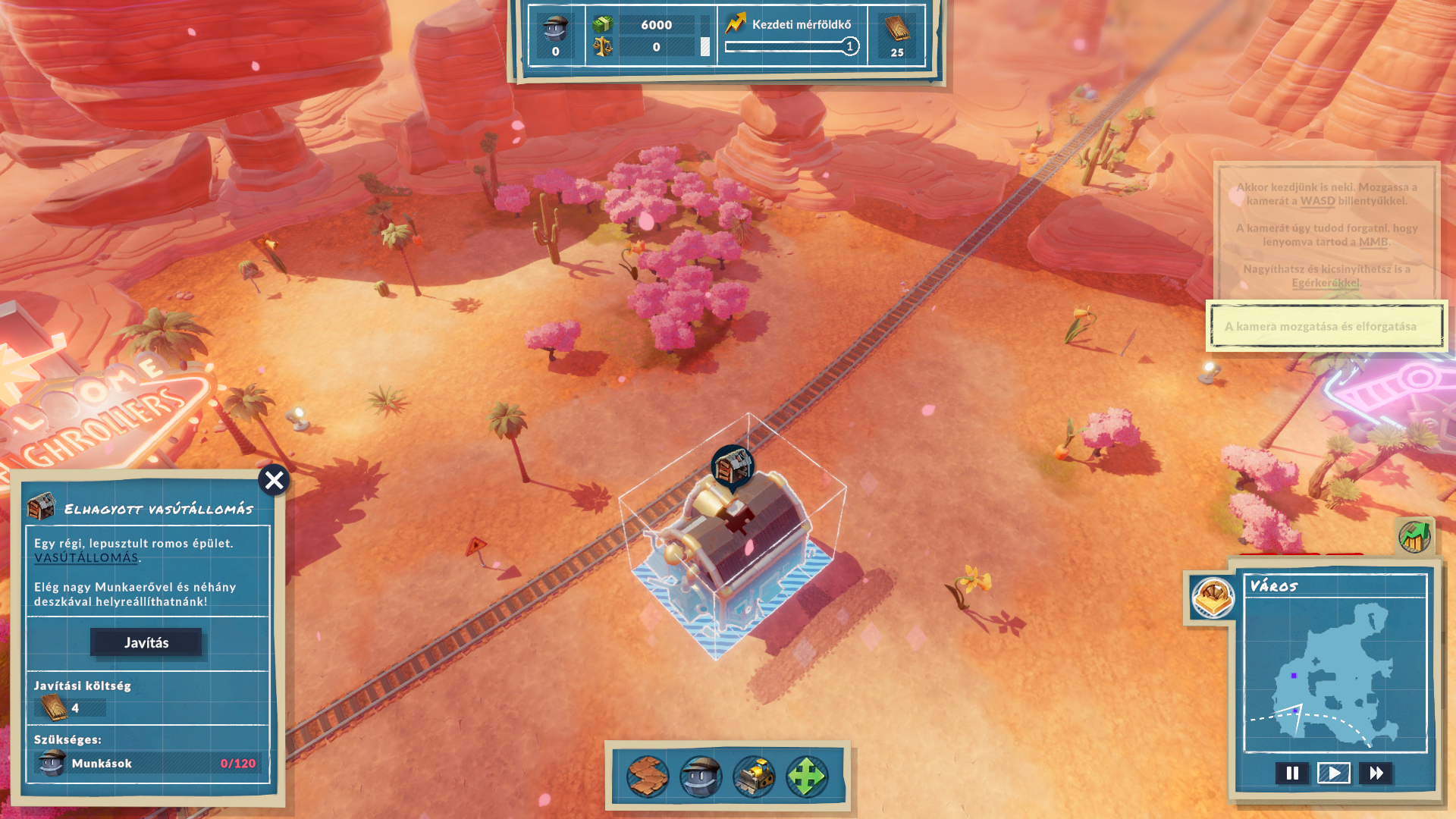Open the workers menu with capped face icon

coord(700,776)
